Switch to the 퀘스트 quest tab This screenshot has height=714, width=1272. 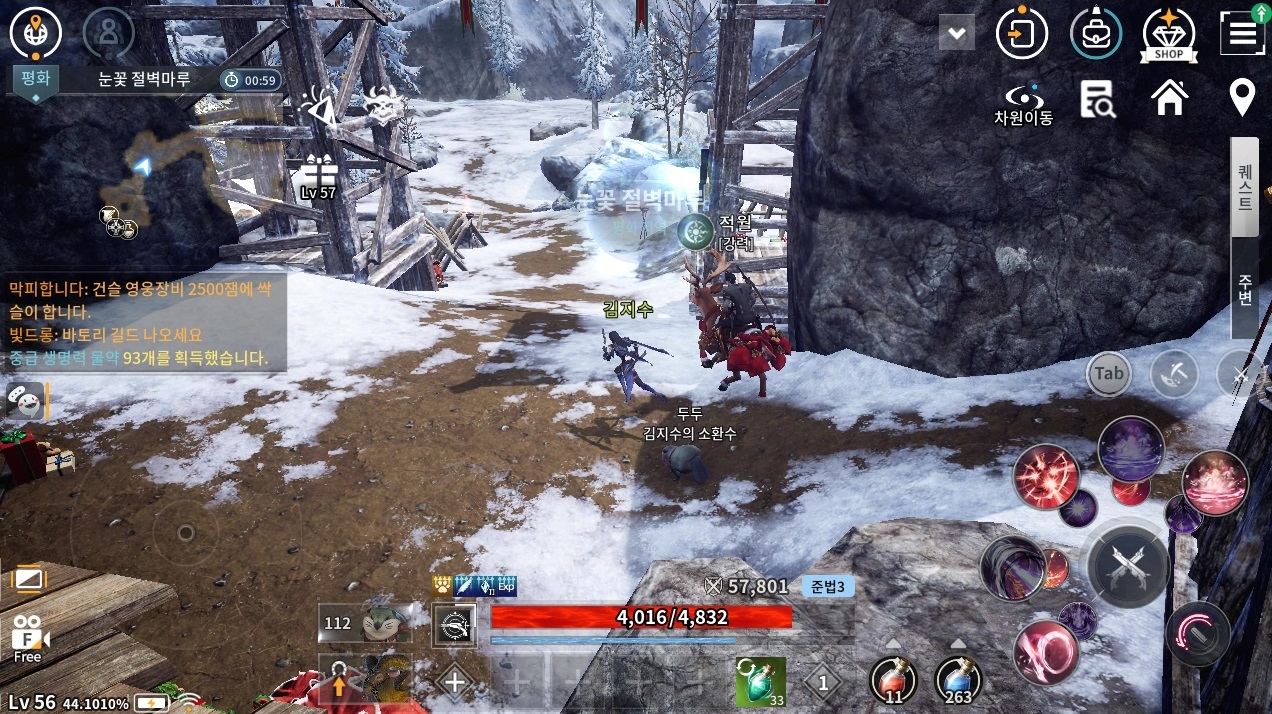pyautogui.click(x=1245, y=187)
